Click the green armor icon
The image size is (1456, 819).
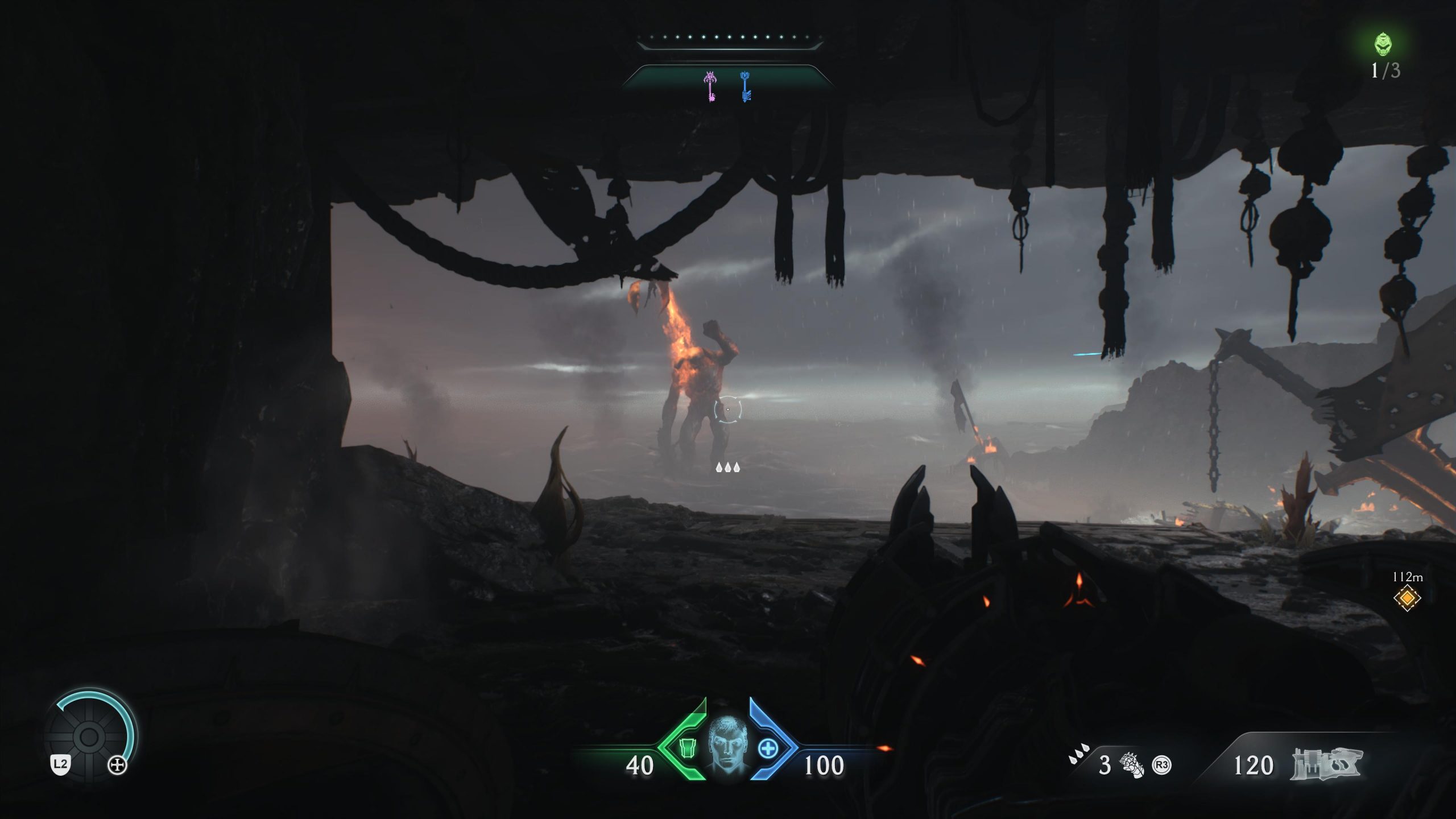click(x=686, y=748)
